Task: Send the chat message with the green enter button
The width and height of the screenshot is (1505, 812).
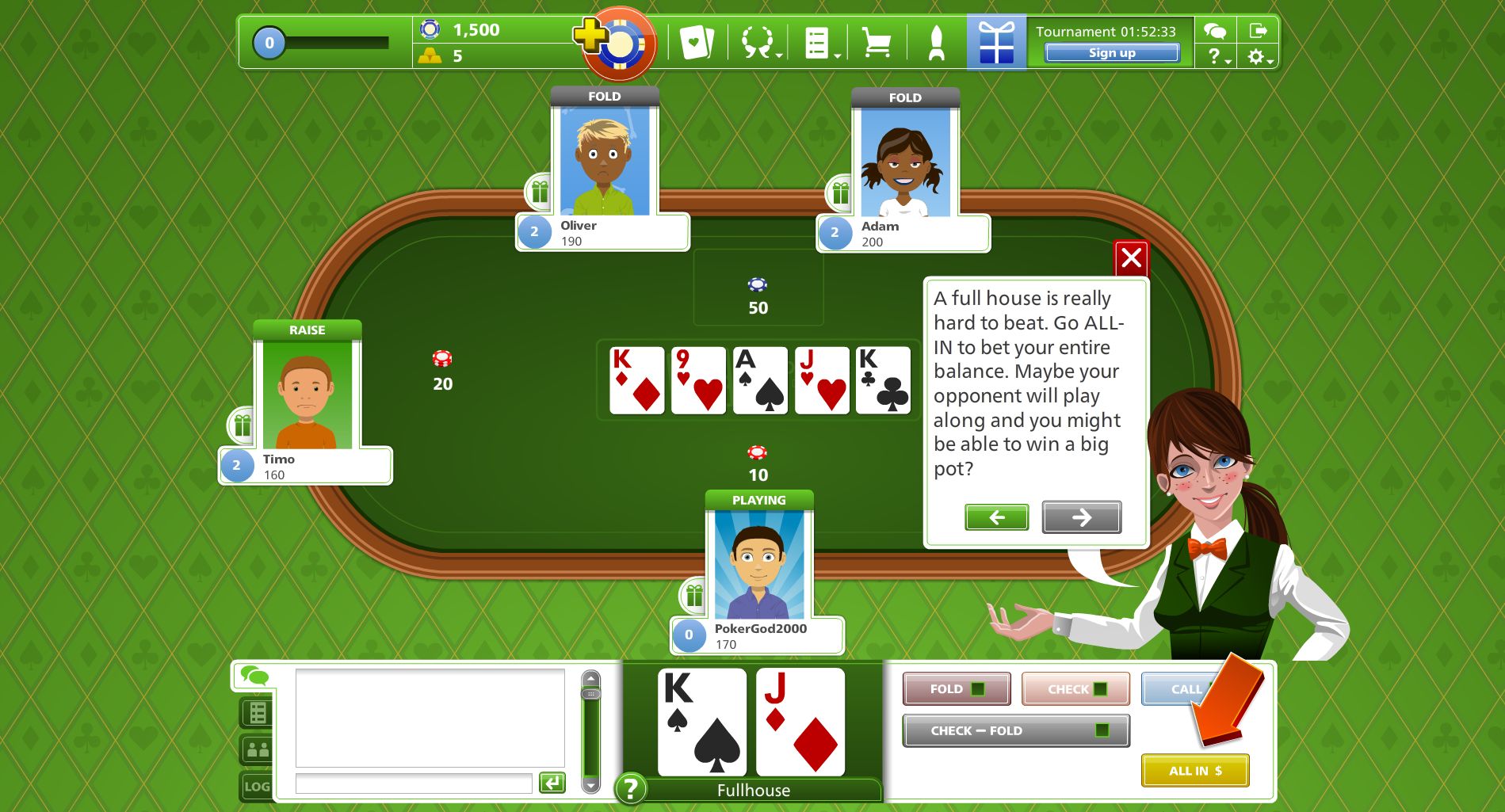Action: (552, 783)
